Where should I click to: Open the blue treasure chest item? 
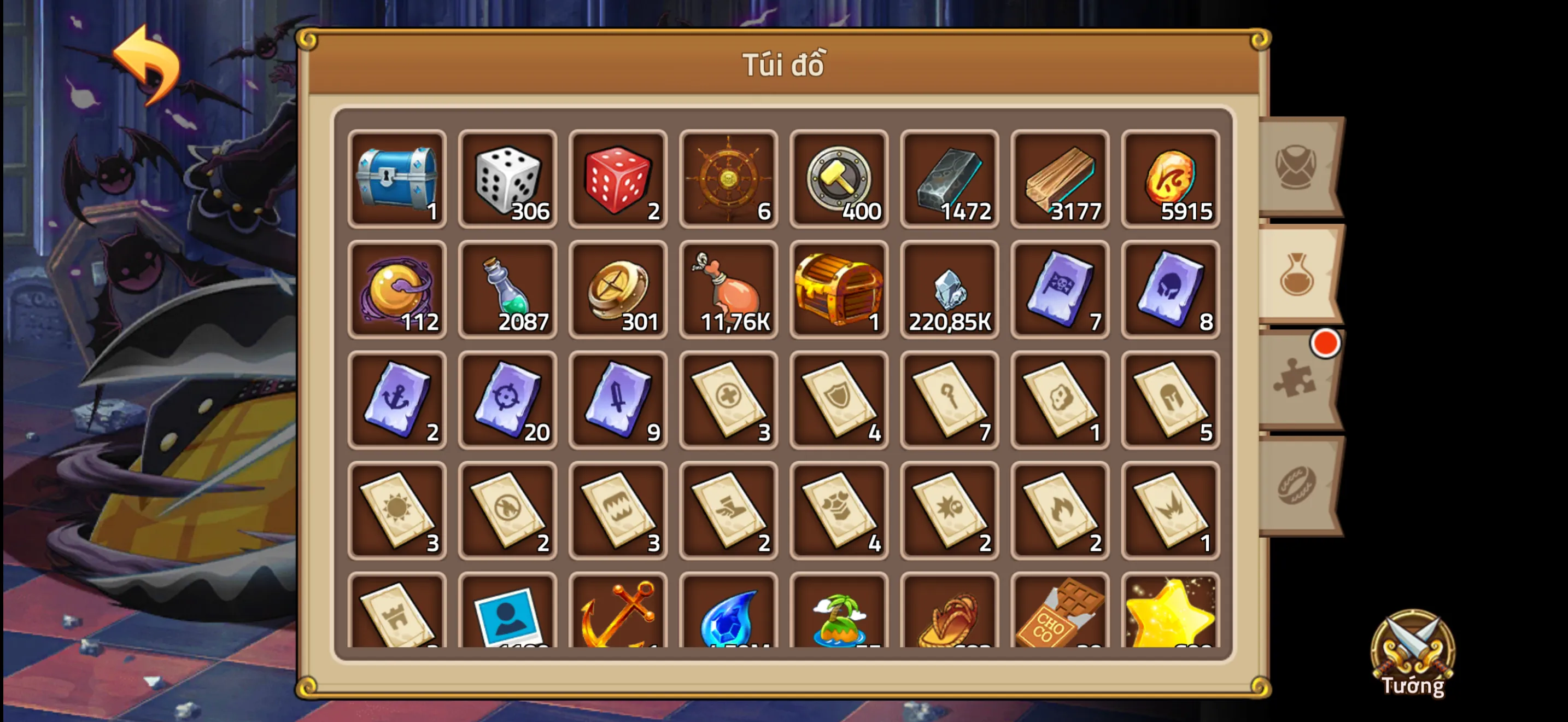click(x=396, y=179)
